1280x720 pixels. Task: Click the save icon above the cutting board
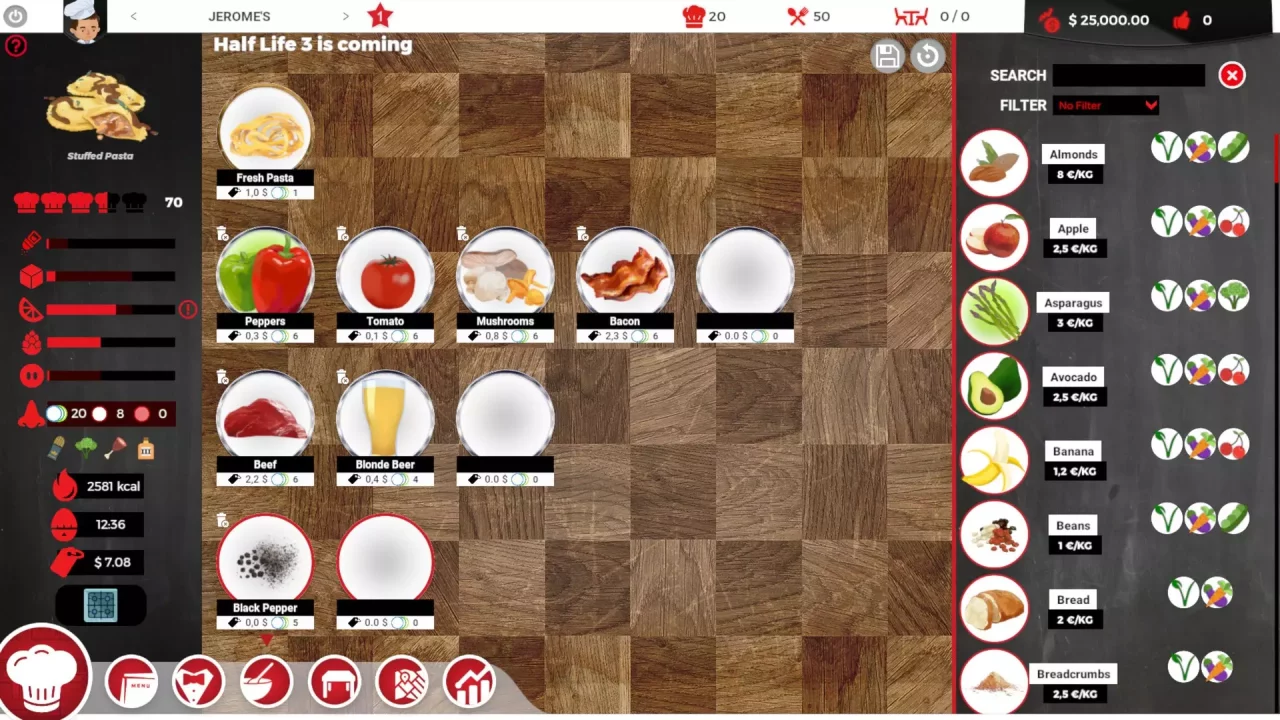tap(888, 57)
